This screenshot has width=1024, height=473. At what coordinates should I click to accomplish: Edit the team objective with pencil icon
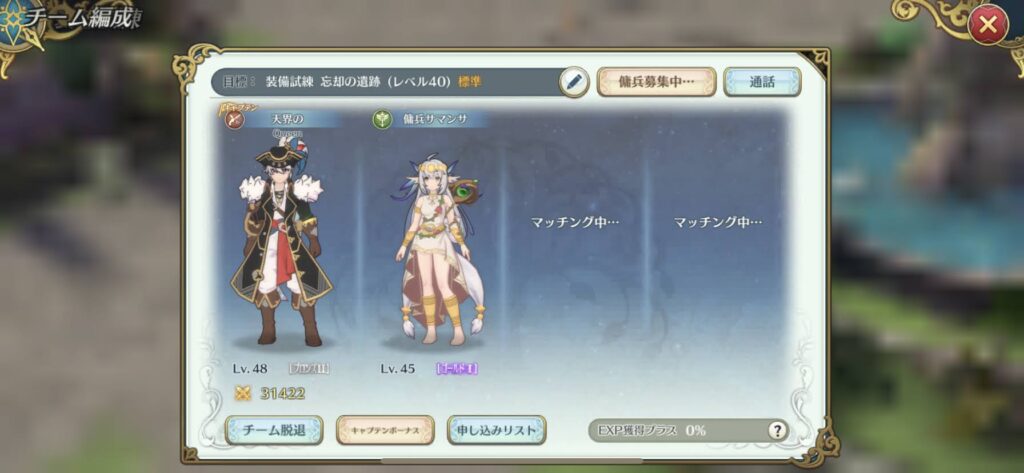click(573, 82)
